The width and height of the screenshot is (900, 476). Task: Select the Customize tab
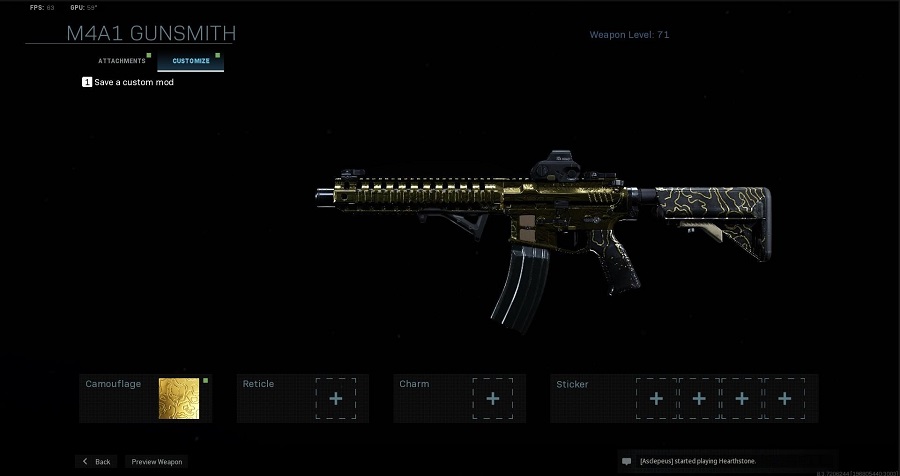pos(190,61)
